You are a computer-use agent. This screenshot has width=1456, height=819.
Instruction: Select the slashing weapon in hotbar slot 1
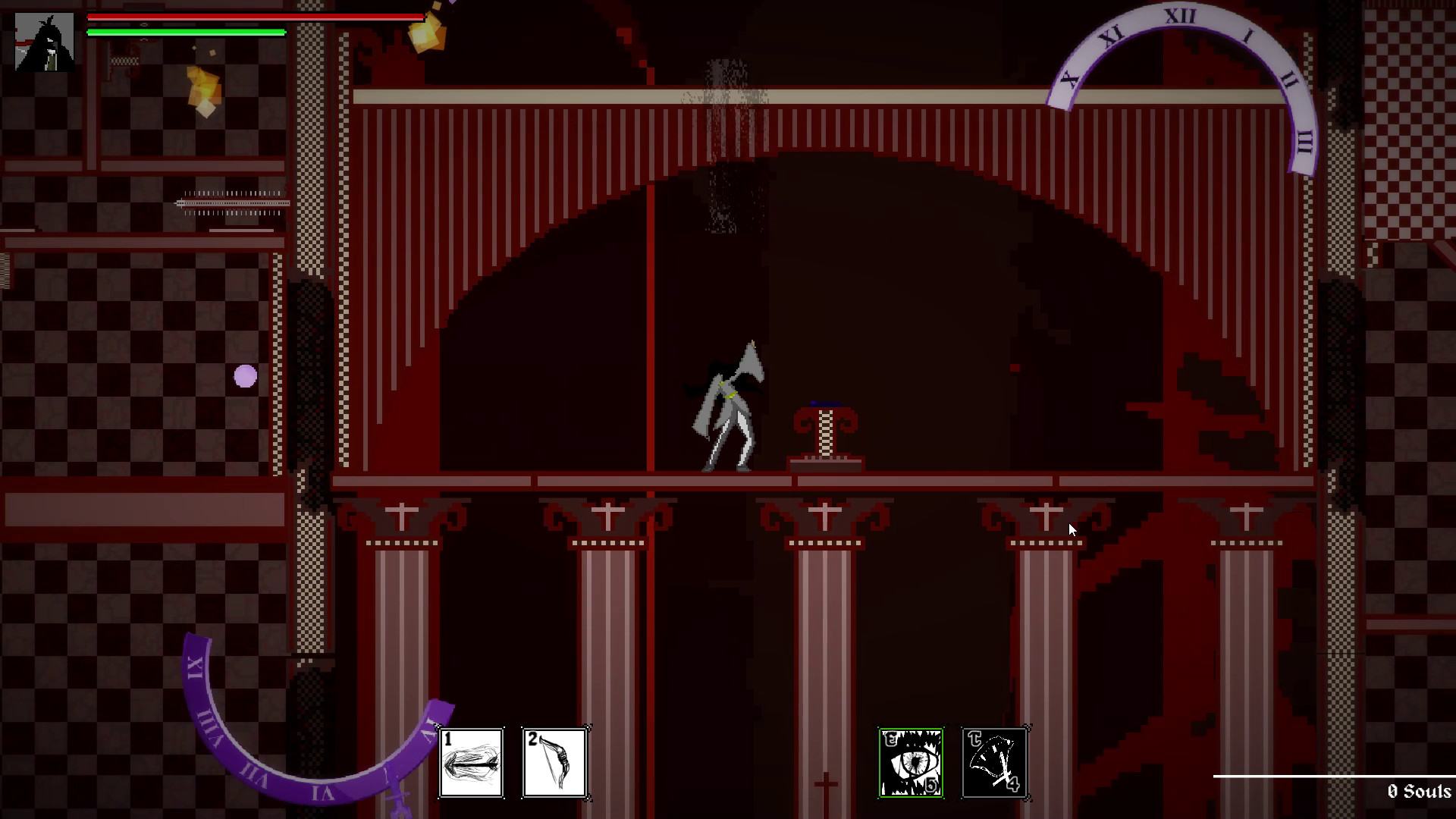(x=471, y=762)
